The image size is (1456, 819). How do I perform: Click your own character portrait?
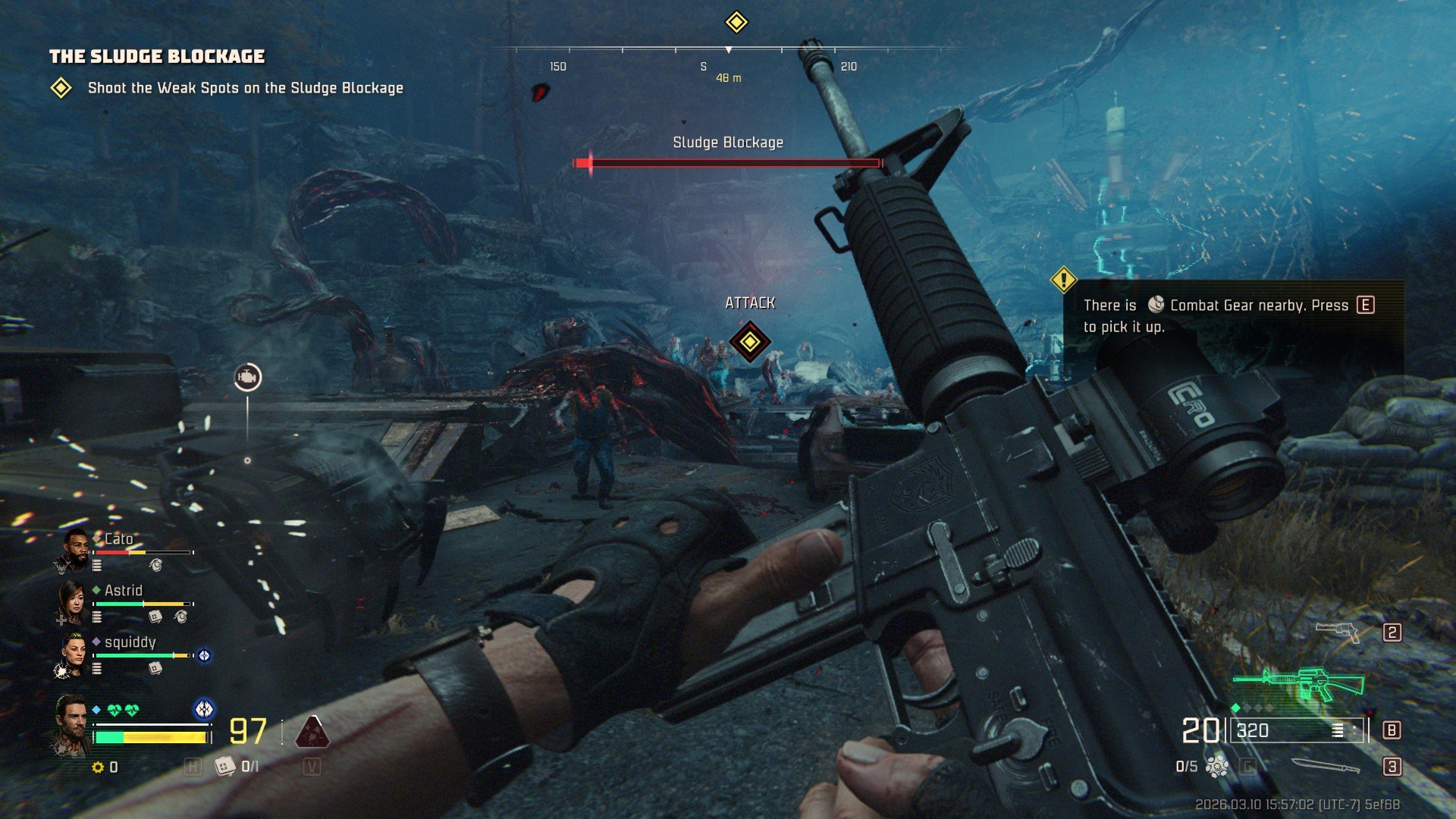[72, 724]
